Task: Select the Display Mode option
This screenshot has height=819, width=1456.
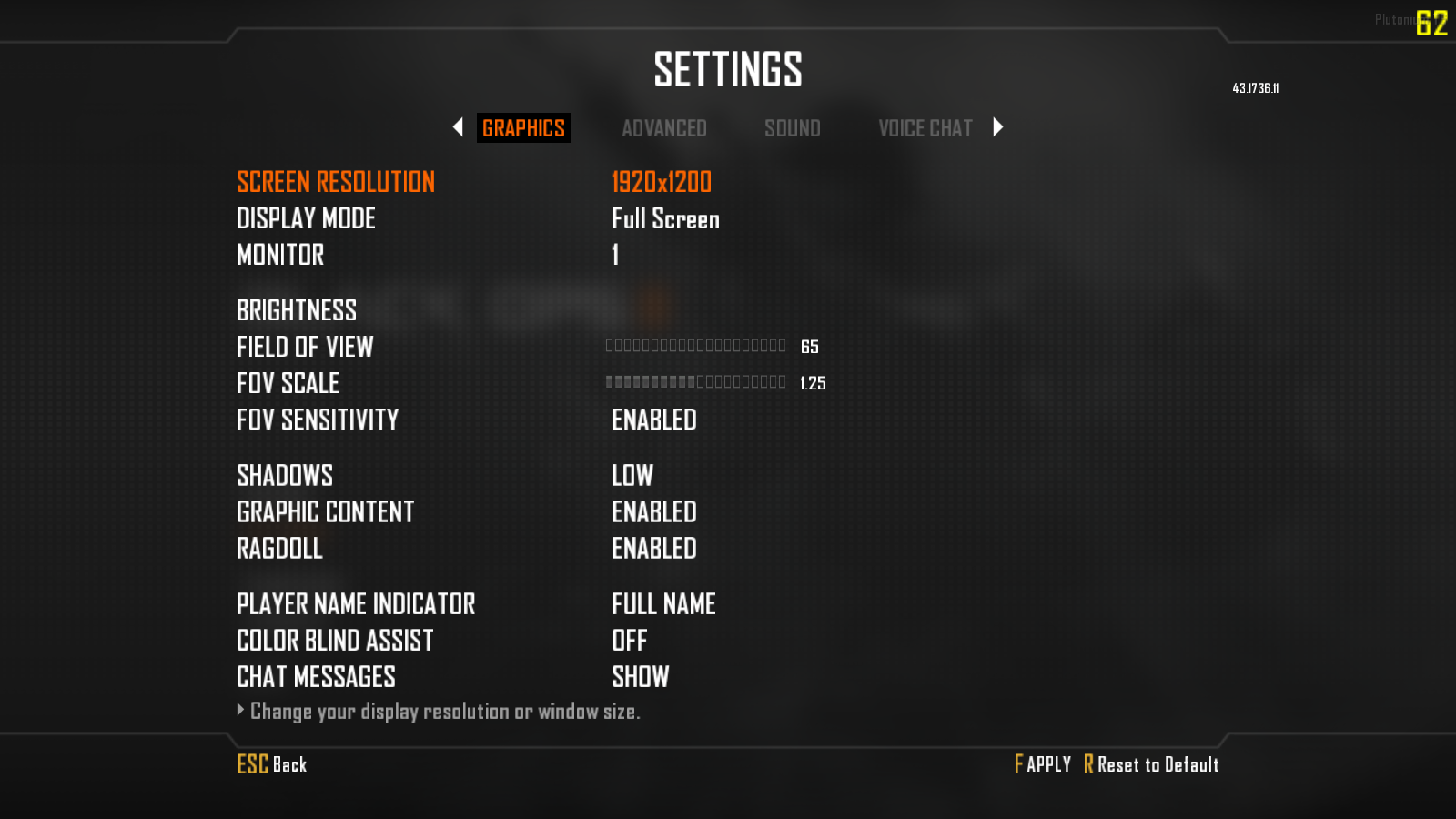Action: point(665,219)
